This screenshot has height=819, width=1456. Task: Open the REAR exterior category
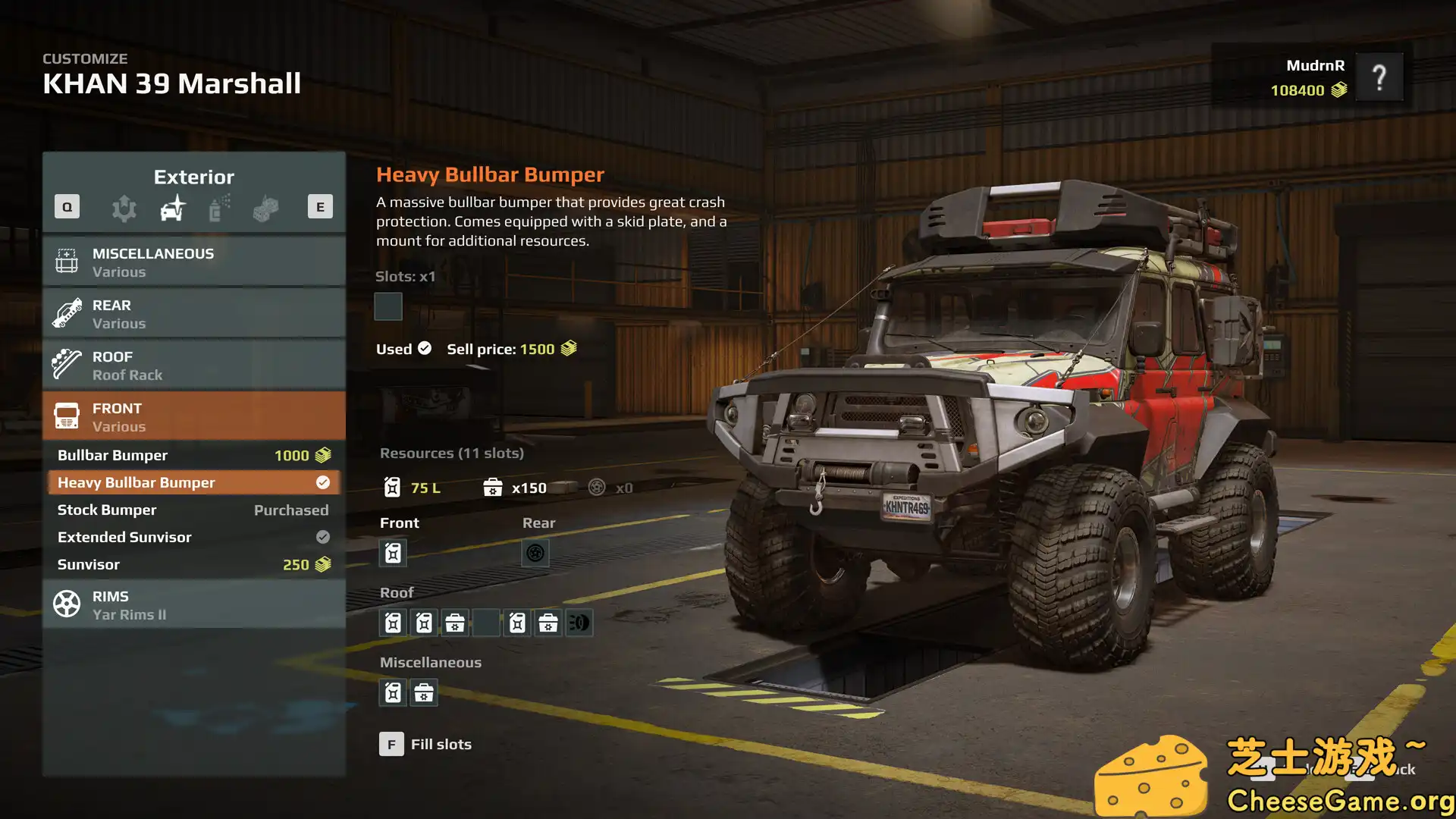point(194,313)
